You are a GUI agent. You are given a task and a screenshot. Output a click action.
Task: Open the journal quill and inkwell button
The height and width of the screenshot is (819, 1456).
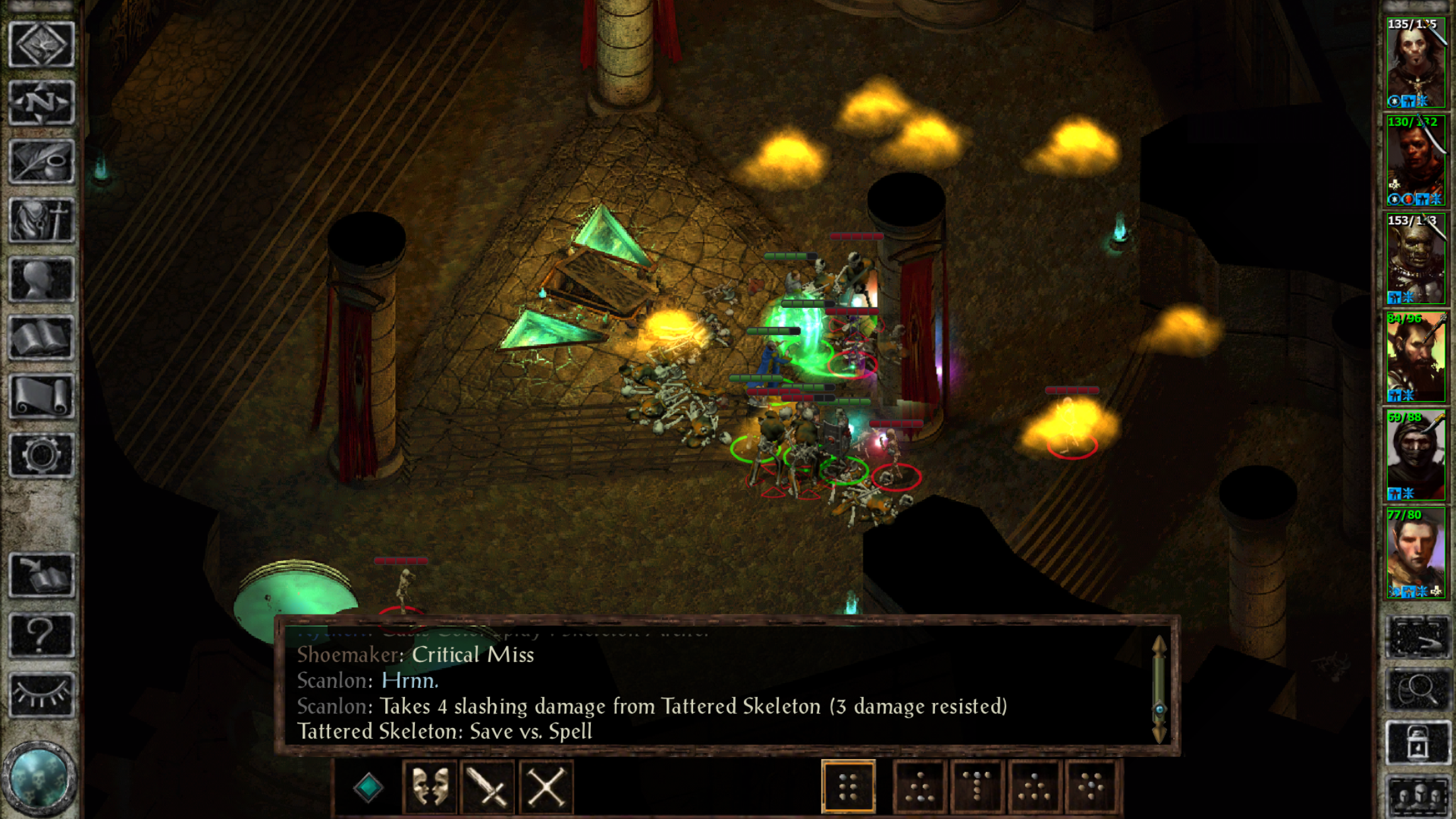pyautogui.click(x=41, y=162)
